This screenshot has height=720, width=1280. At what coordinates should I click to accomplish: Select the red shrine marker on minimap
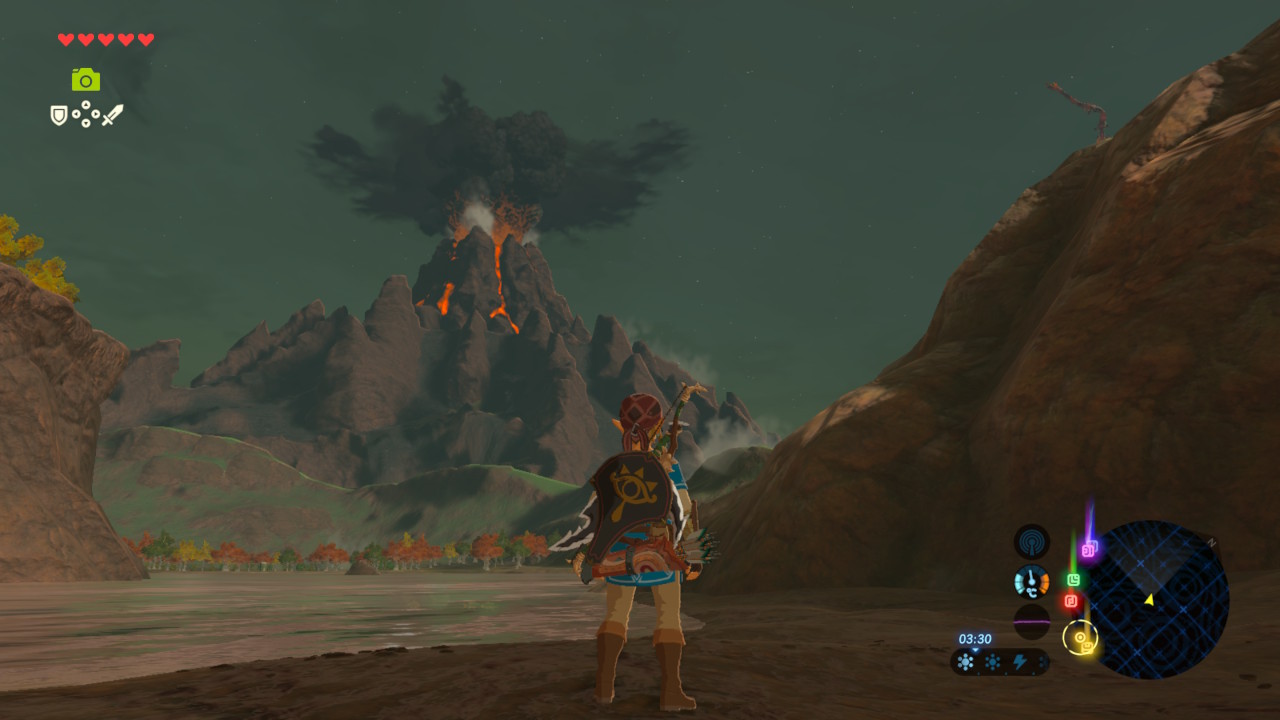1071,601
